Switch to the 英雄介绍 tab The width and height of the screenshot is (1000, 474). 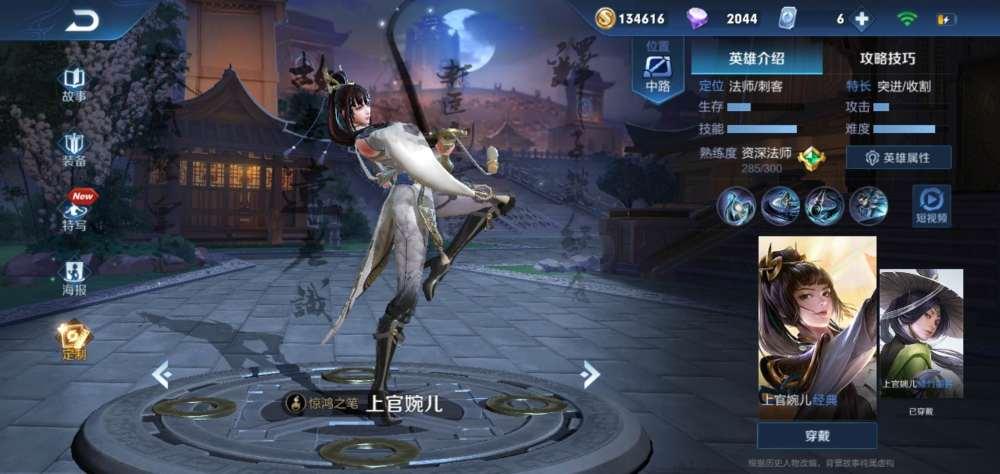pos(756,58)
